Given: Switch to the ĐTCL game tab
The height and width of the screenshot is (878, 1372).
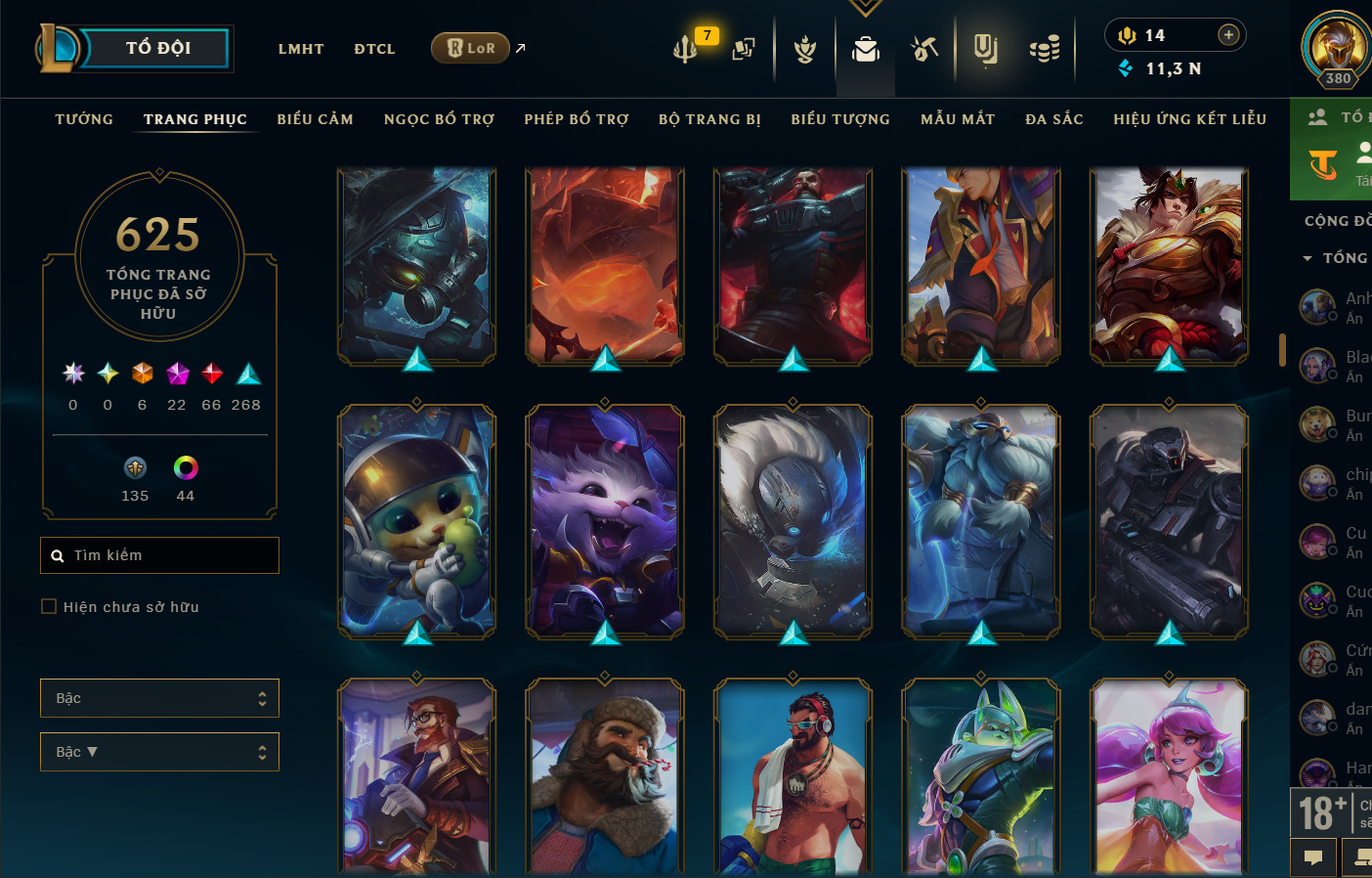Looking at the screenshot, I should (x=374, y=49).
